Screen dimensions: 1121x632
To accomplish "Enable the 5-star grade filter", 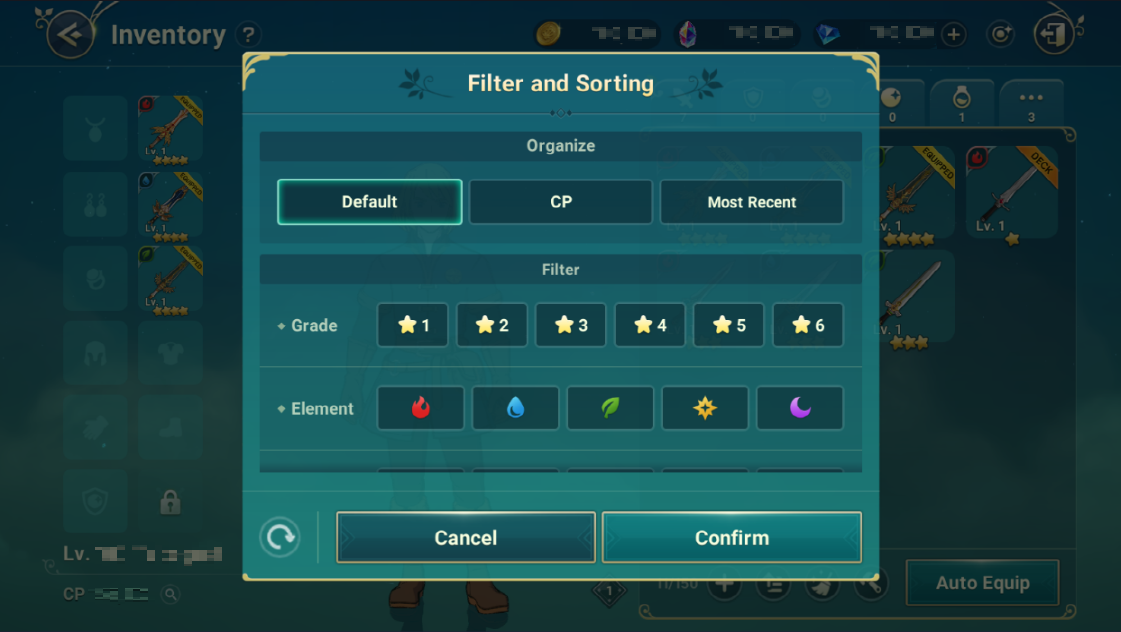I will (729, 325).
